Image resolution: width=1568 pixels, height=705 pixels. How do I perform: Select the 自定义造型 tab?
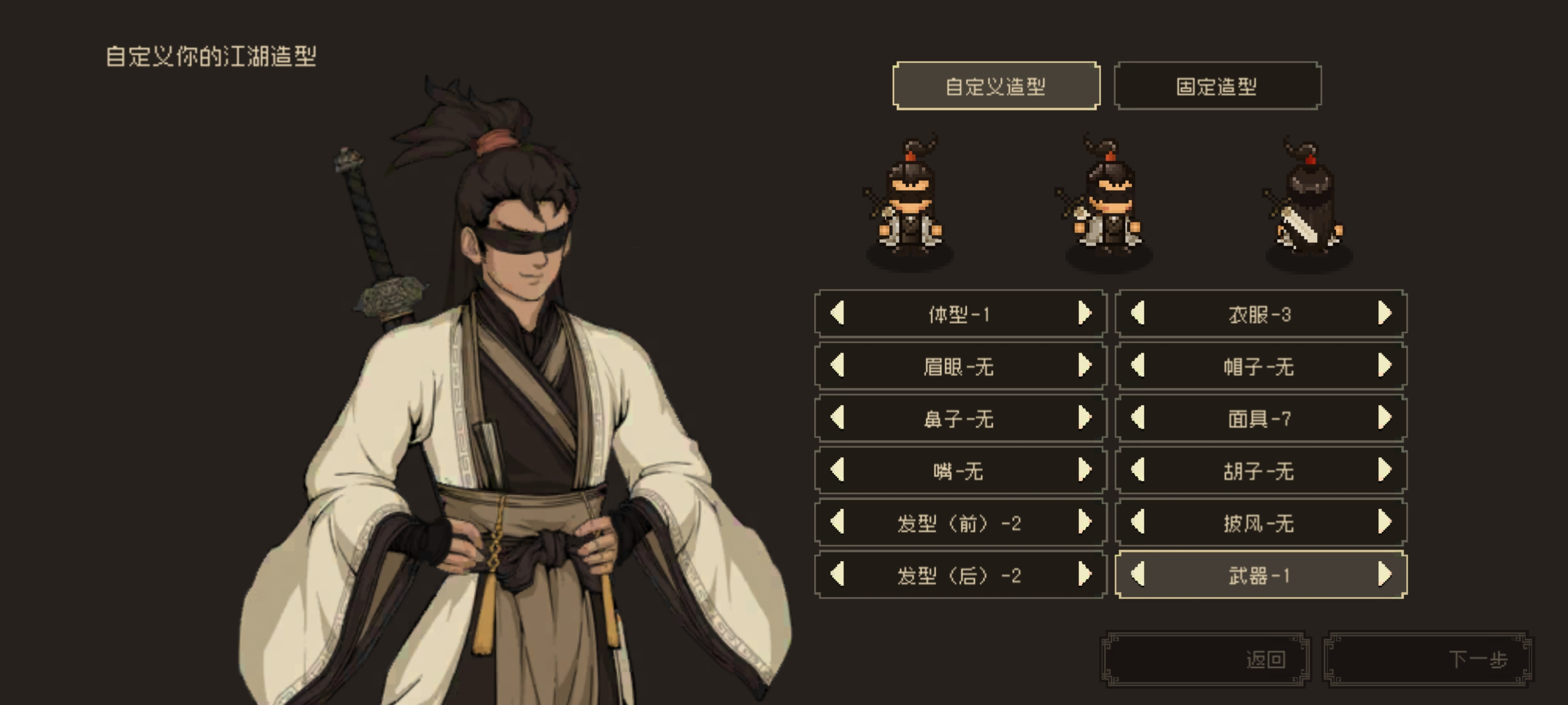pyautogui.click(x=996, y=86)
